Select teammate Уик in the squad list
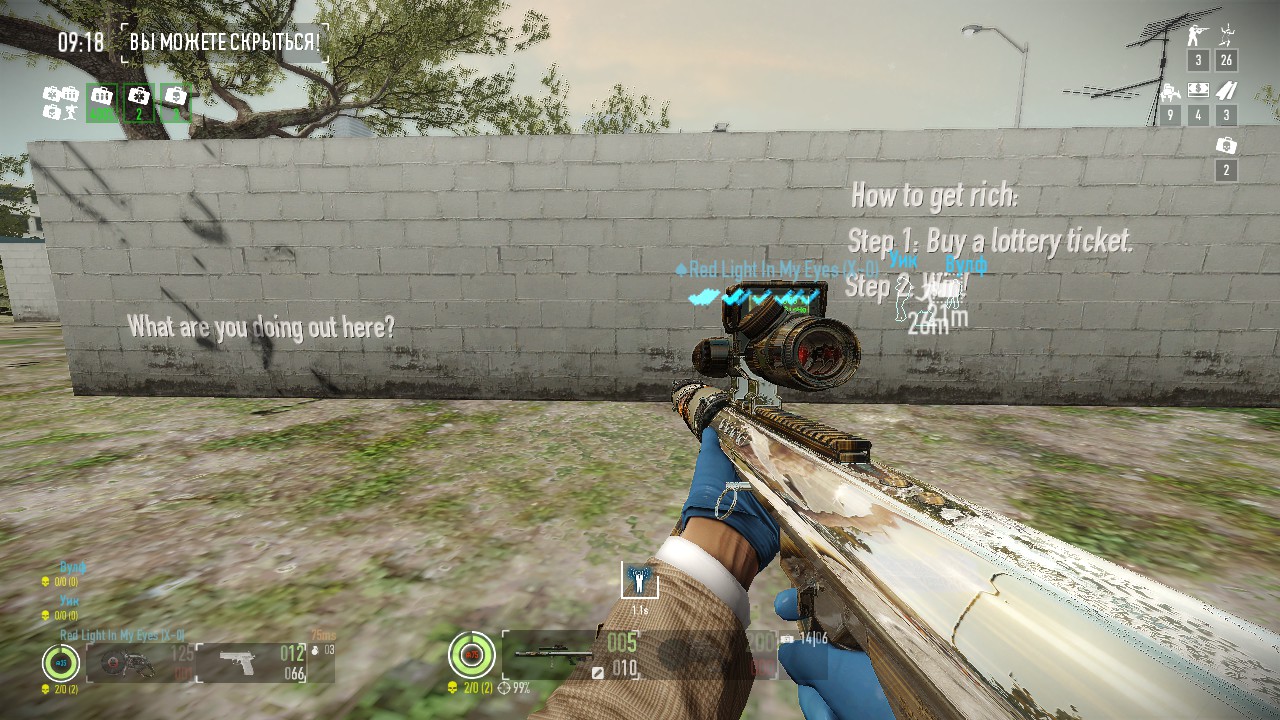Image resolution: width=1280 pixels, height=720 pixels. pos(69,601)
